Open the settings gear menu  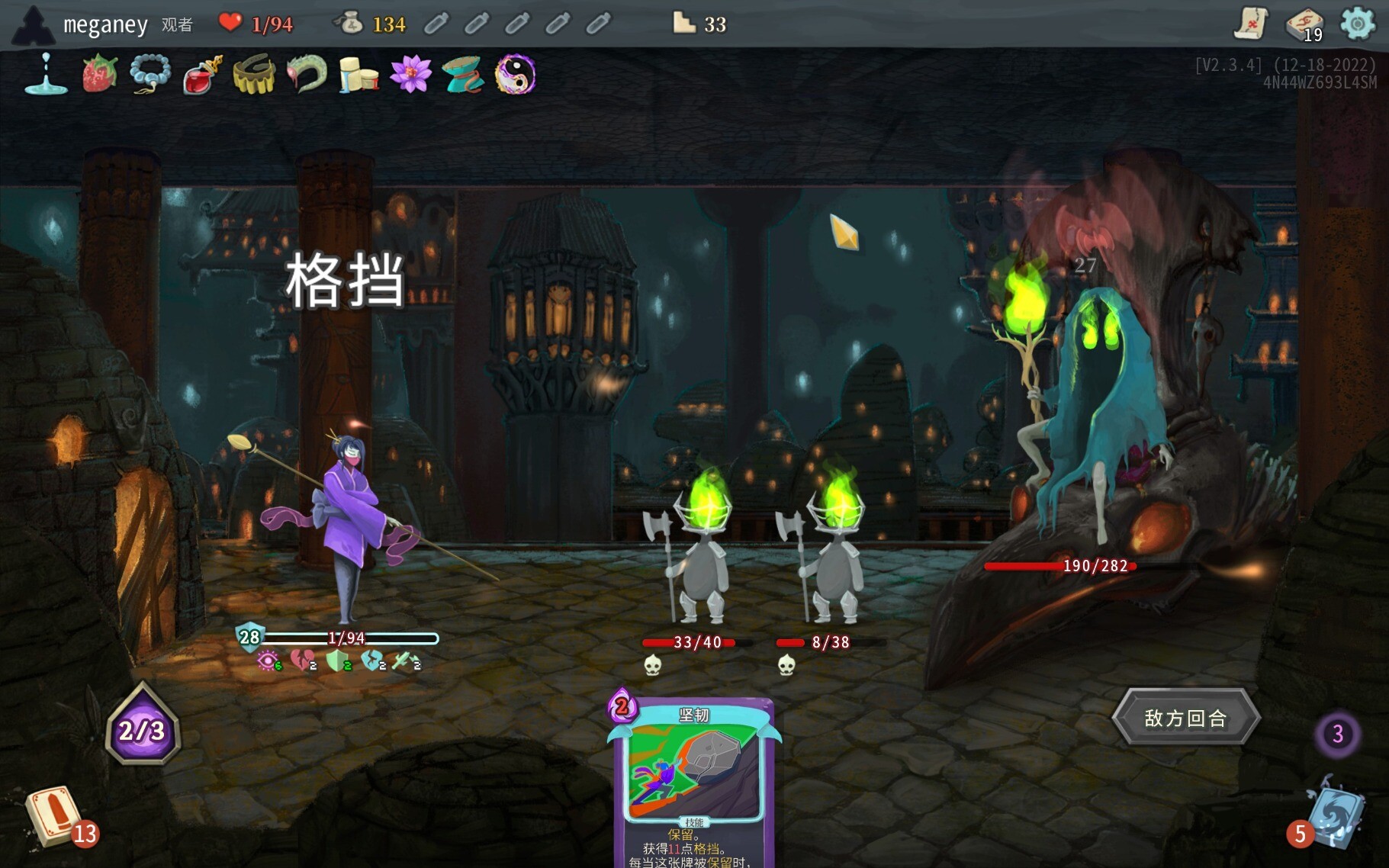click(1358, 24)
